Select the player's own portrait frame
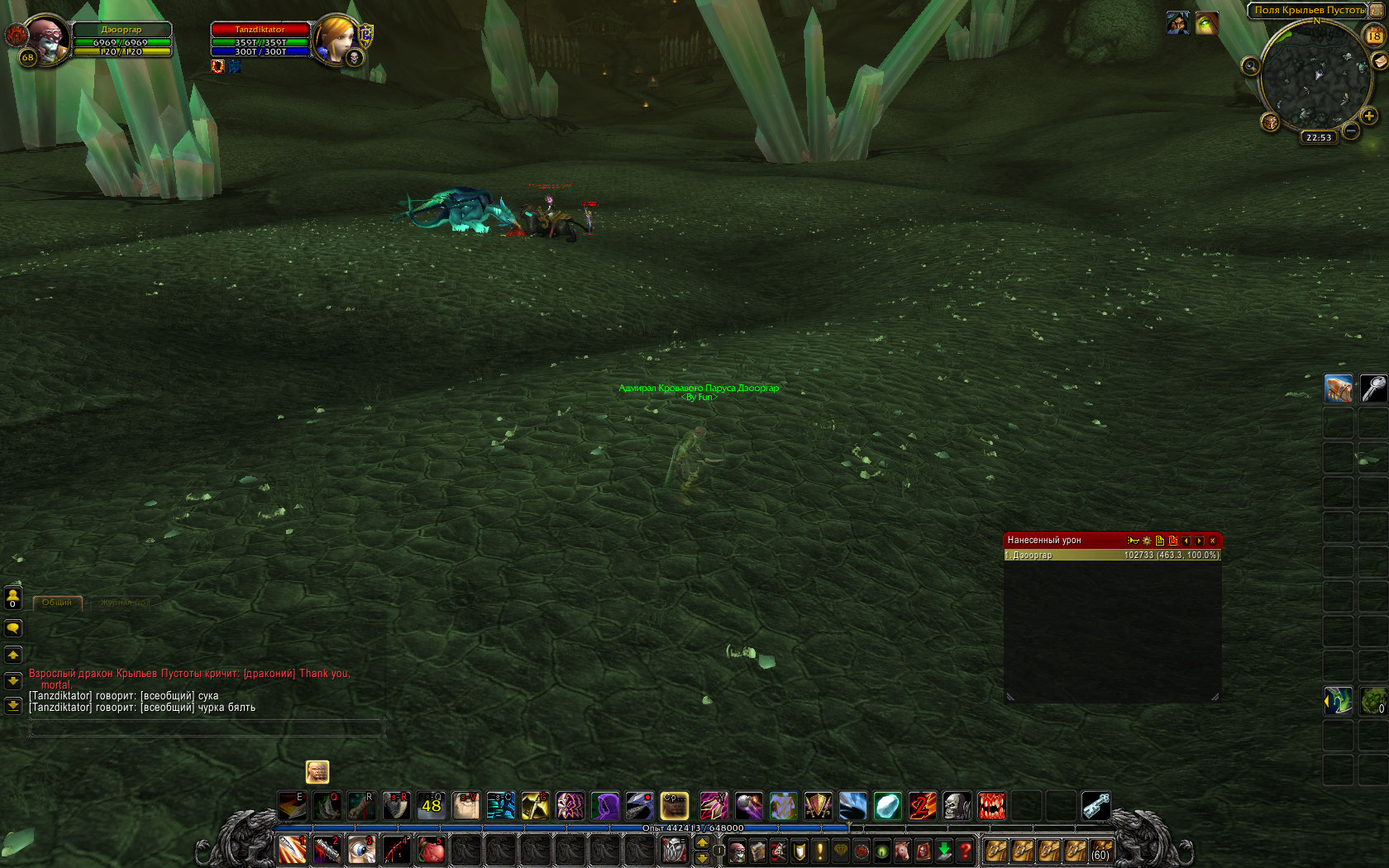The width and height of the screenshot is (1389, 868). point(46,38)
